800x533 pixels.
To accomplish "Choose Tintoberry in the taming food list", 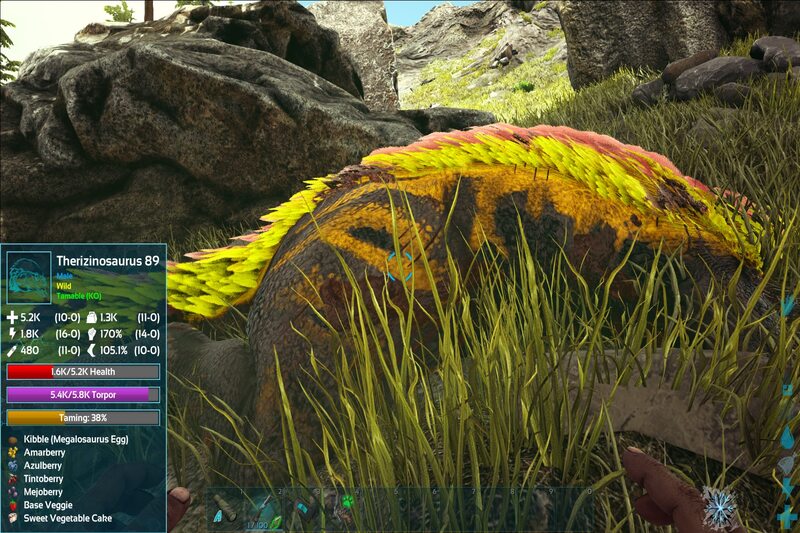I will tap(44, 478).
